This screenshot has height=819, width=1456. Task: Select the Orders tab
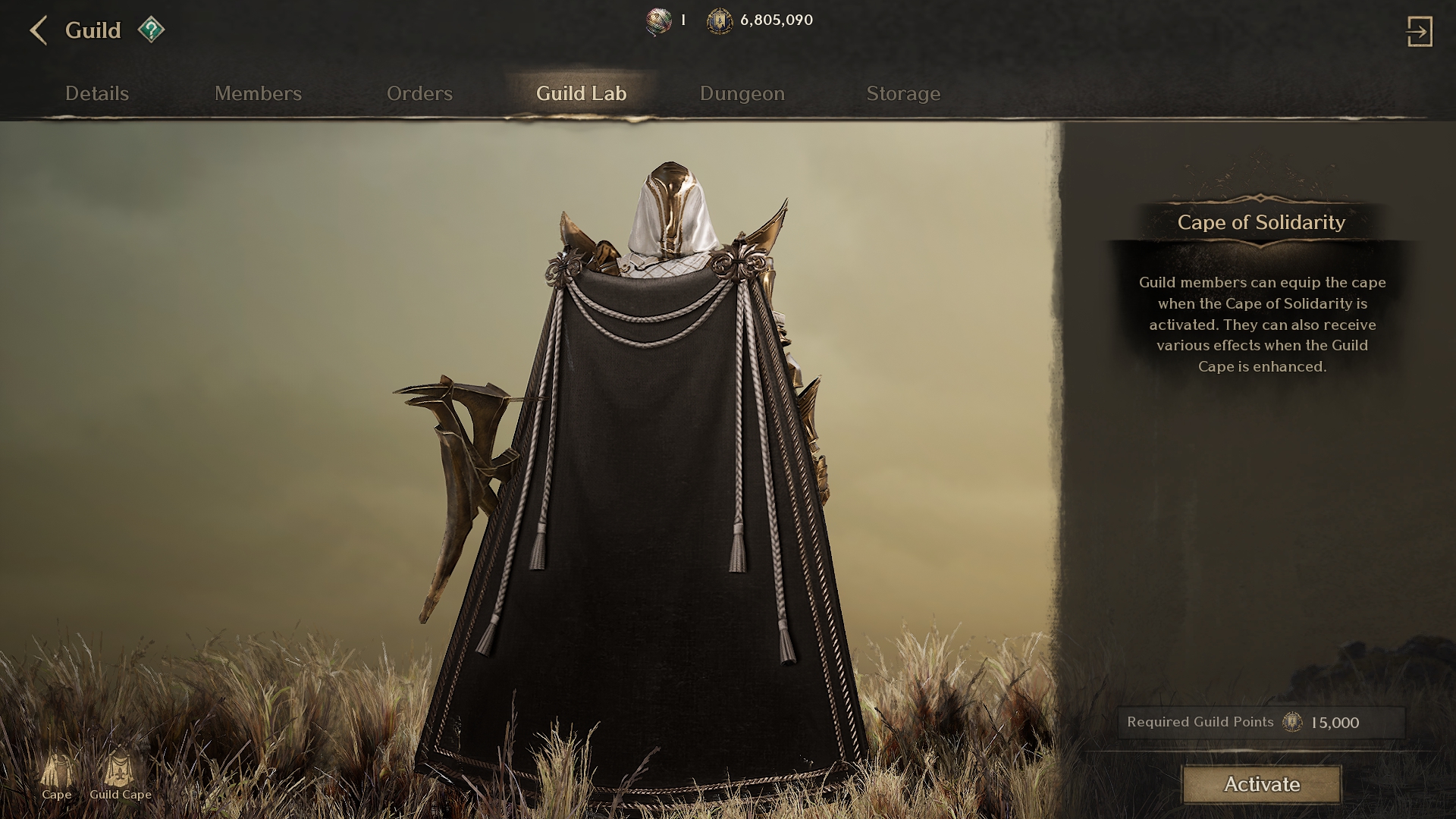[x=419, y=93]
